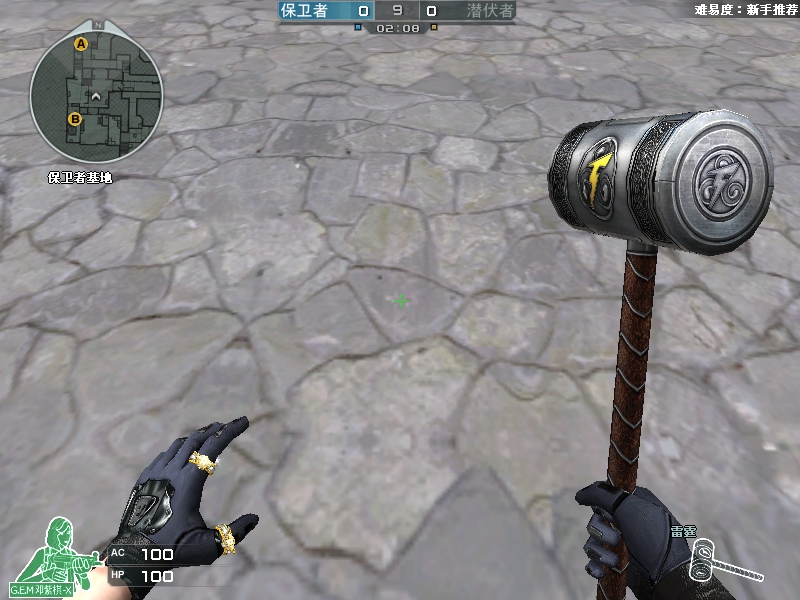This screenshot has width=800, height=600.
Task: Select bomb site B marker on minimap
Action: 74,119
